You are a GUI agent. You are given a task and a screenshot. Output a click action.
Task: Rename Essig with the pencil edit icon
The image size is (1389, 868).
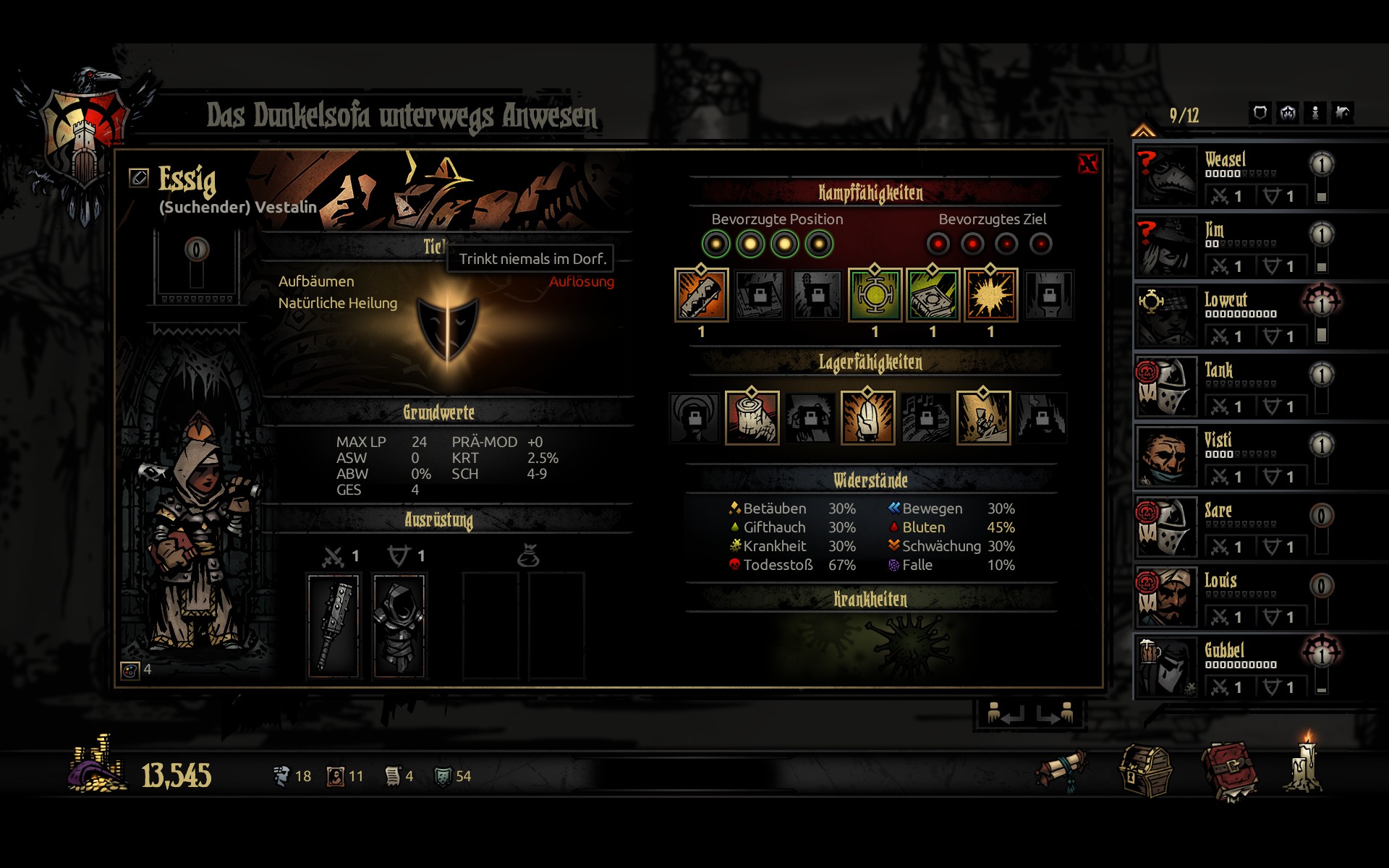[138, 177]
